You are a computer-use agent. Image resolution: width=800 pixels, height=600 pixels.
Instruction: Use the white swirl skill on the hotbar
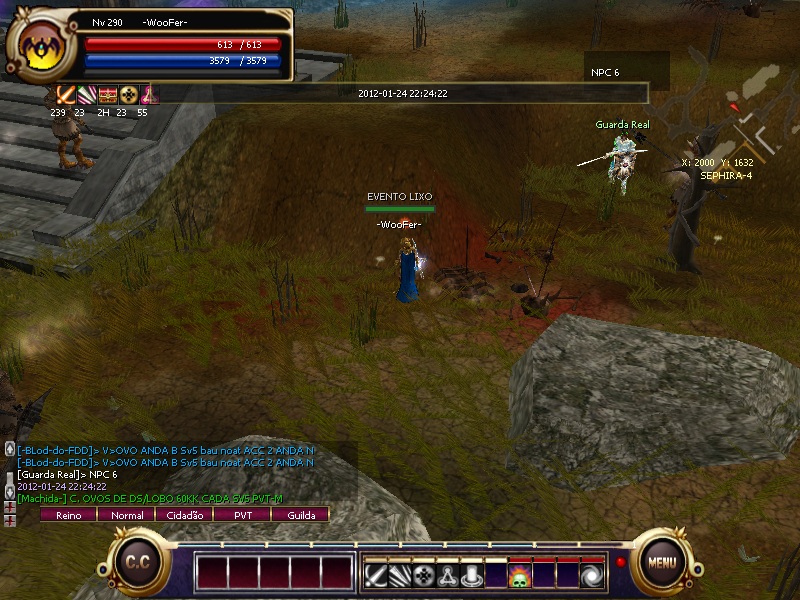tap(593, 576)
